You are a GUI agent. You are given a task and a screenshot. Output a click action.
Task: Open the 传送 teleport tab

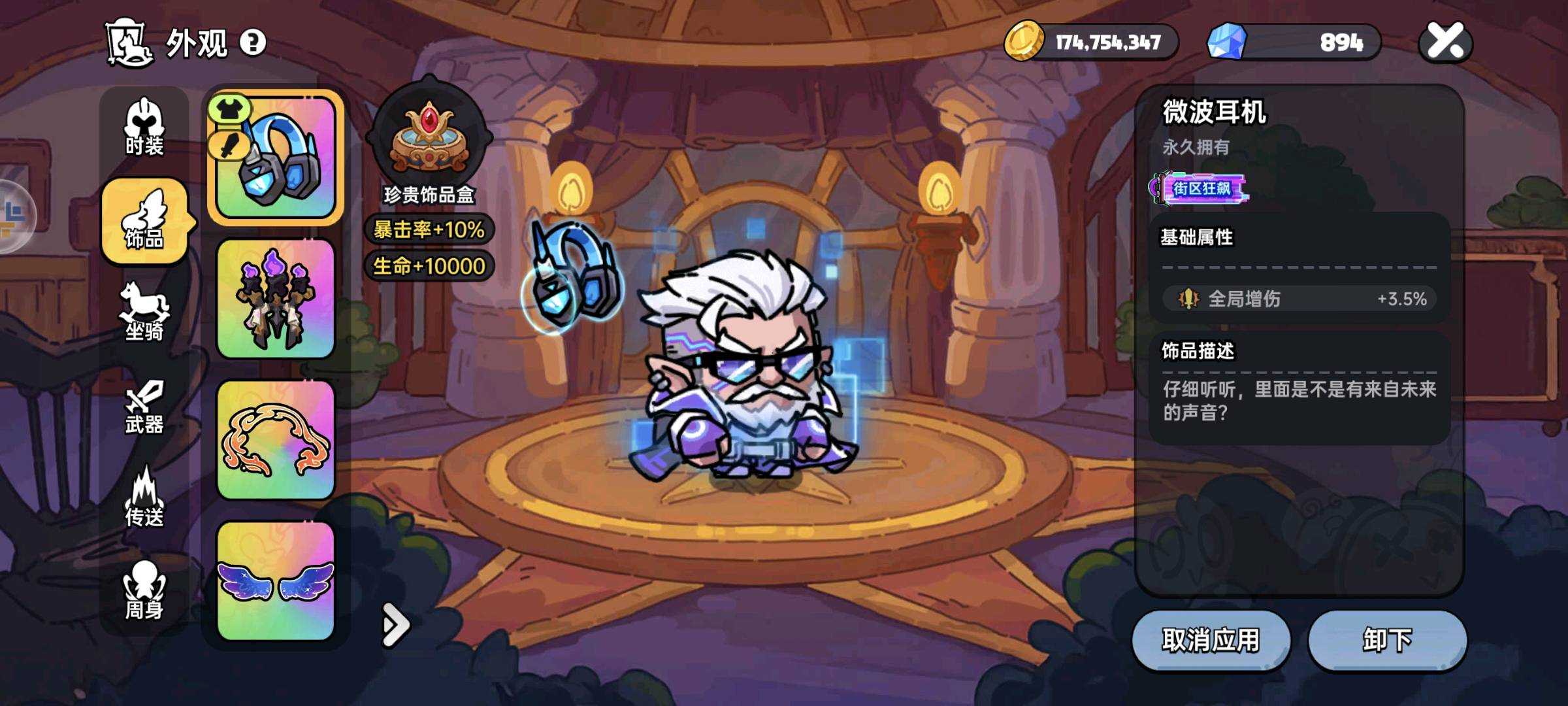click(x=144, y=498)
